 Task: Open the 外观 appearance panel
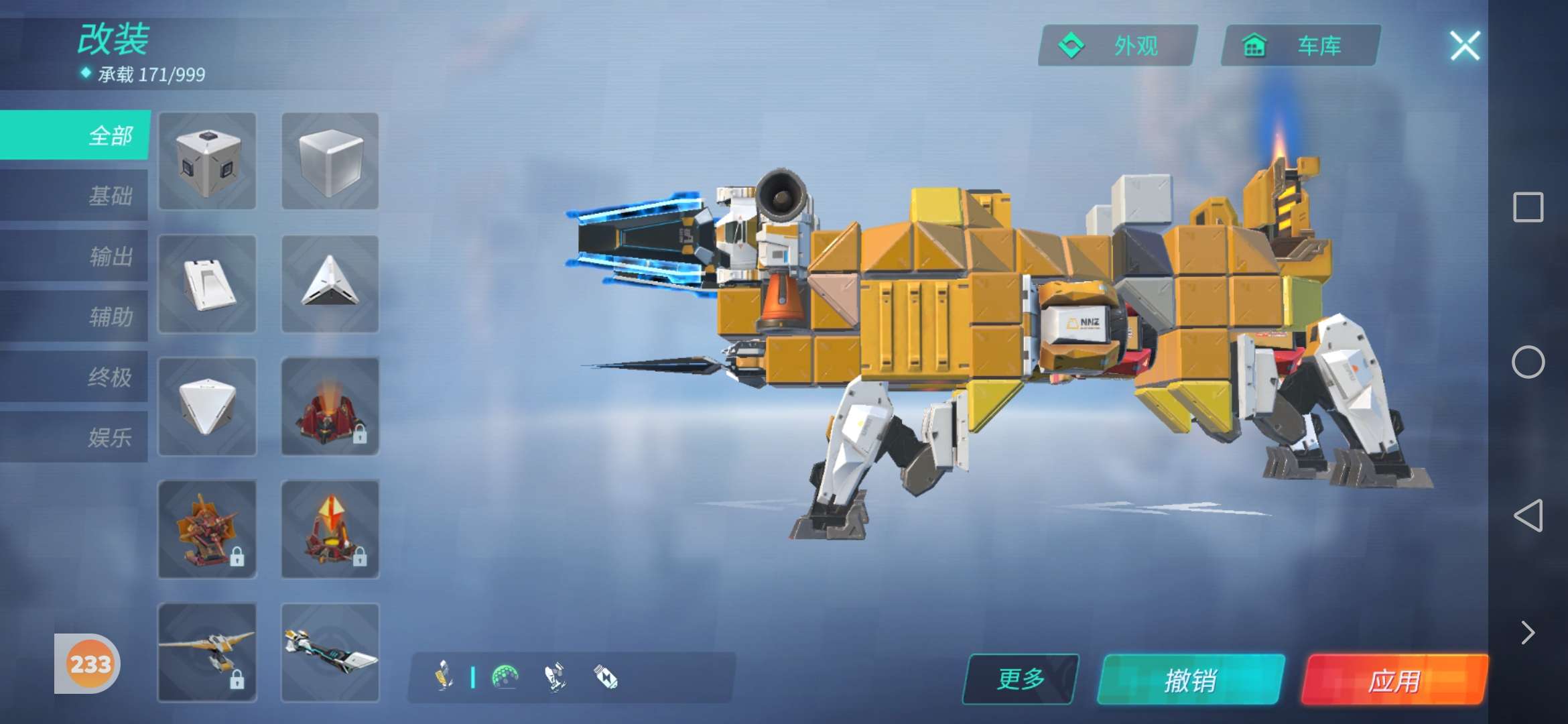[x=1118, y=46]
